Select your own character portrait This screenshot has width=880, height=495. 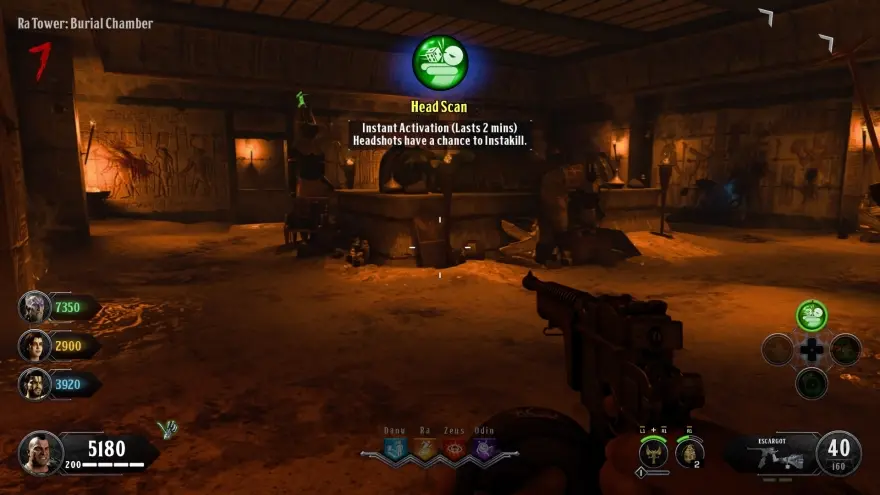tap(40, 453)
